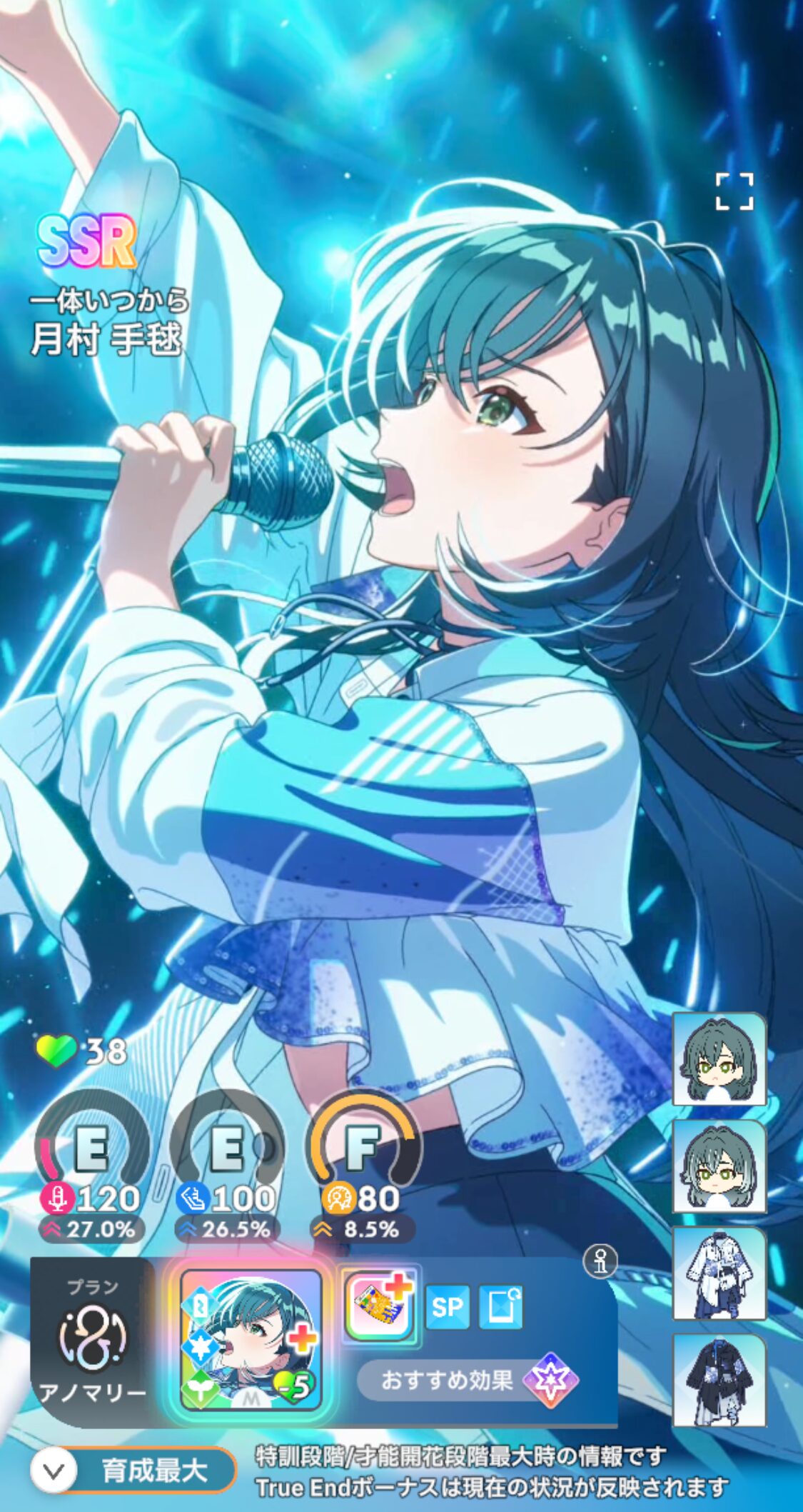Select the signature skill card with Temari's portrait
Viewport: 803px width, 1512px height.
[251, 1340]
